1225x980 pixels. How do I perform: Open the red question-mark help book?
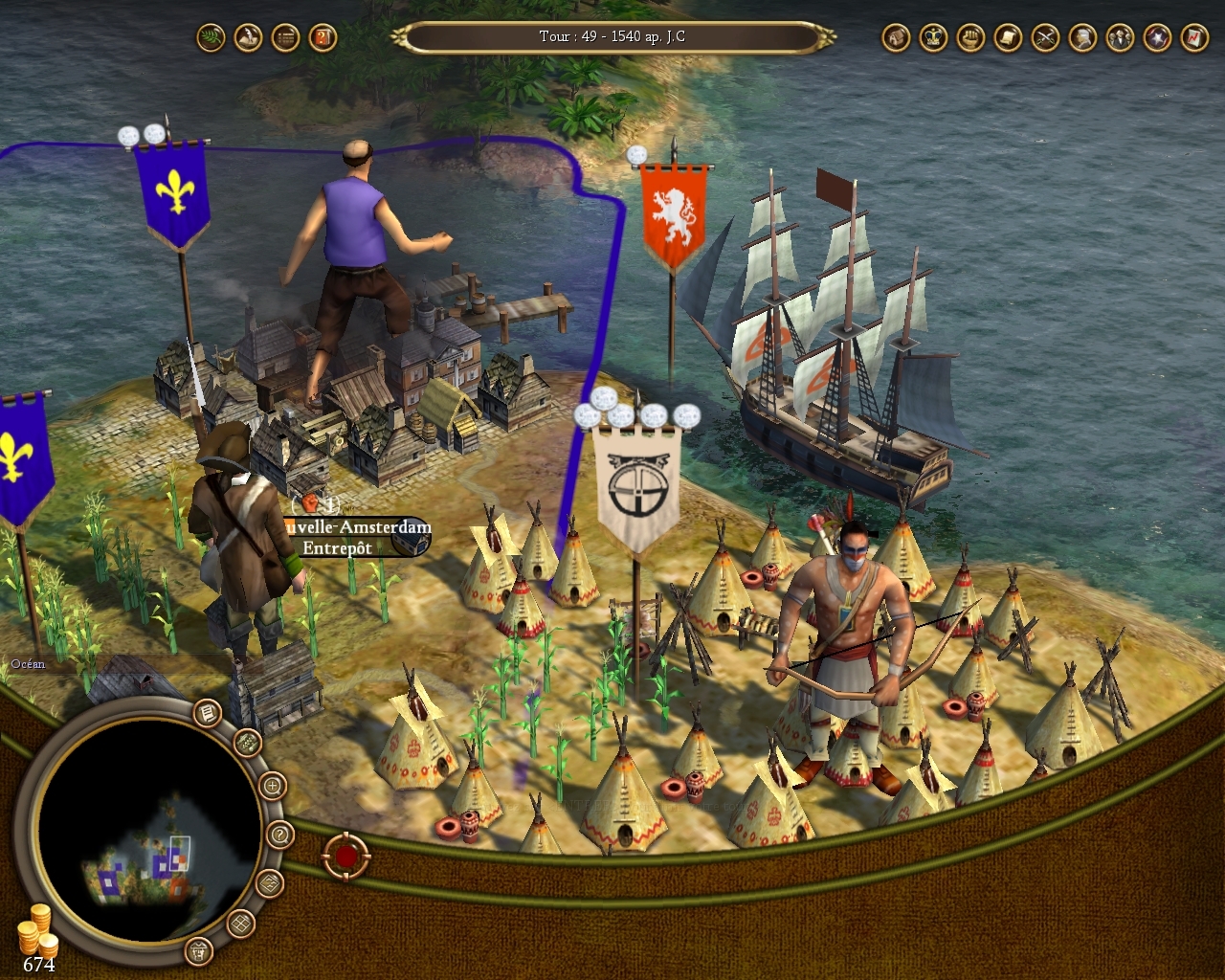click(x=323, y=38)
